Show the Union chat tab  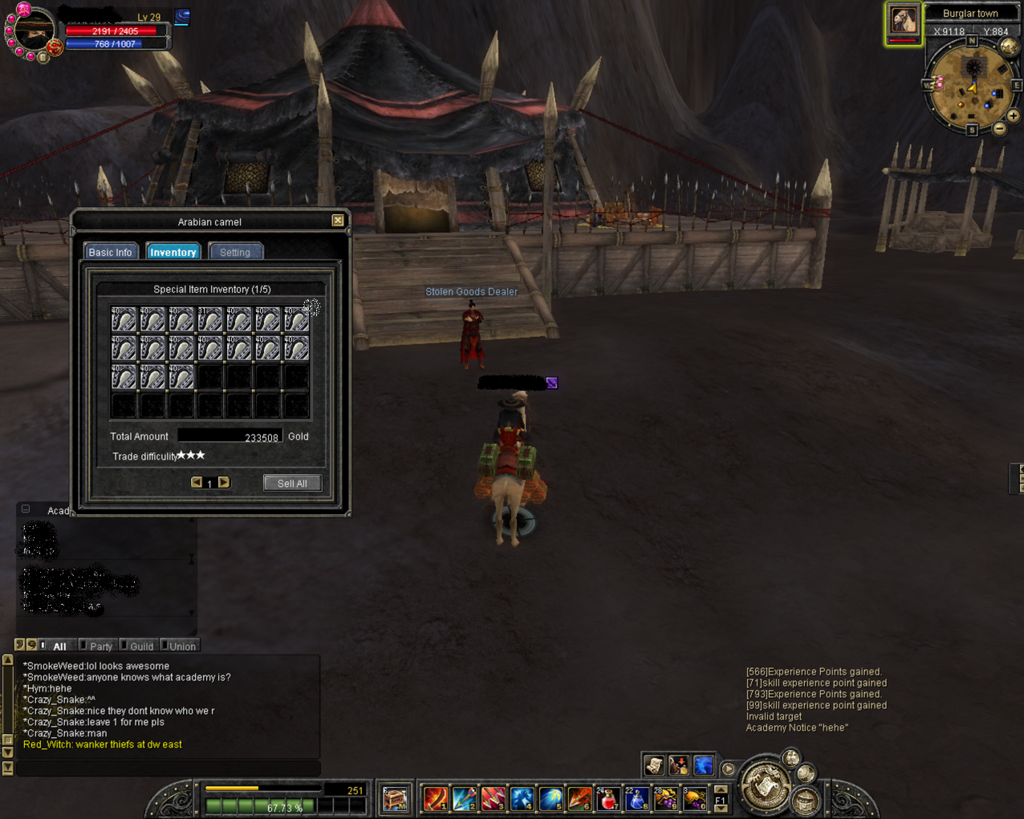[x=182, y=646]
